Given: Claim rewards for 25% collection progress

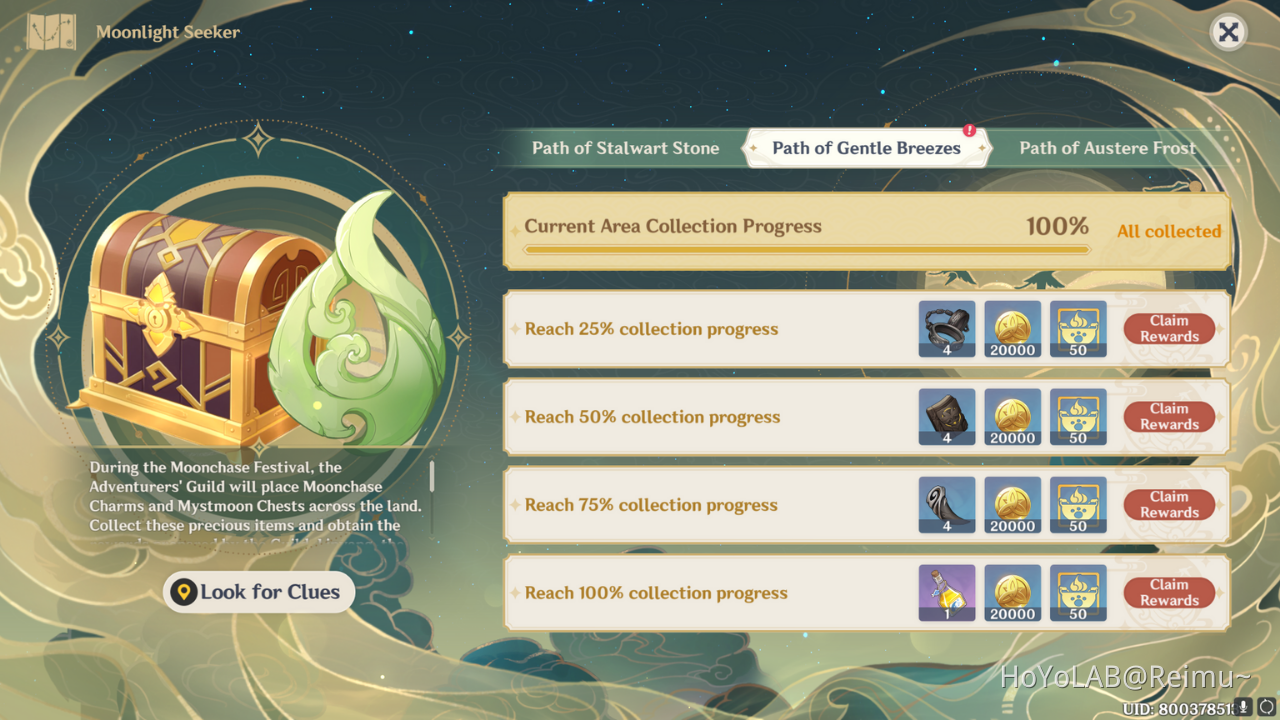Looking at the screenshot, I should pos(1169,329).
